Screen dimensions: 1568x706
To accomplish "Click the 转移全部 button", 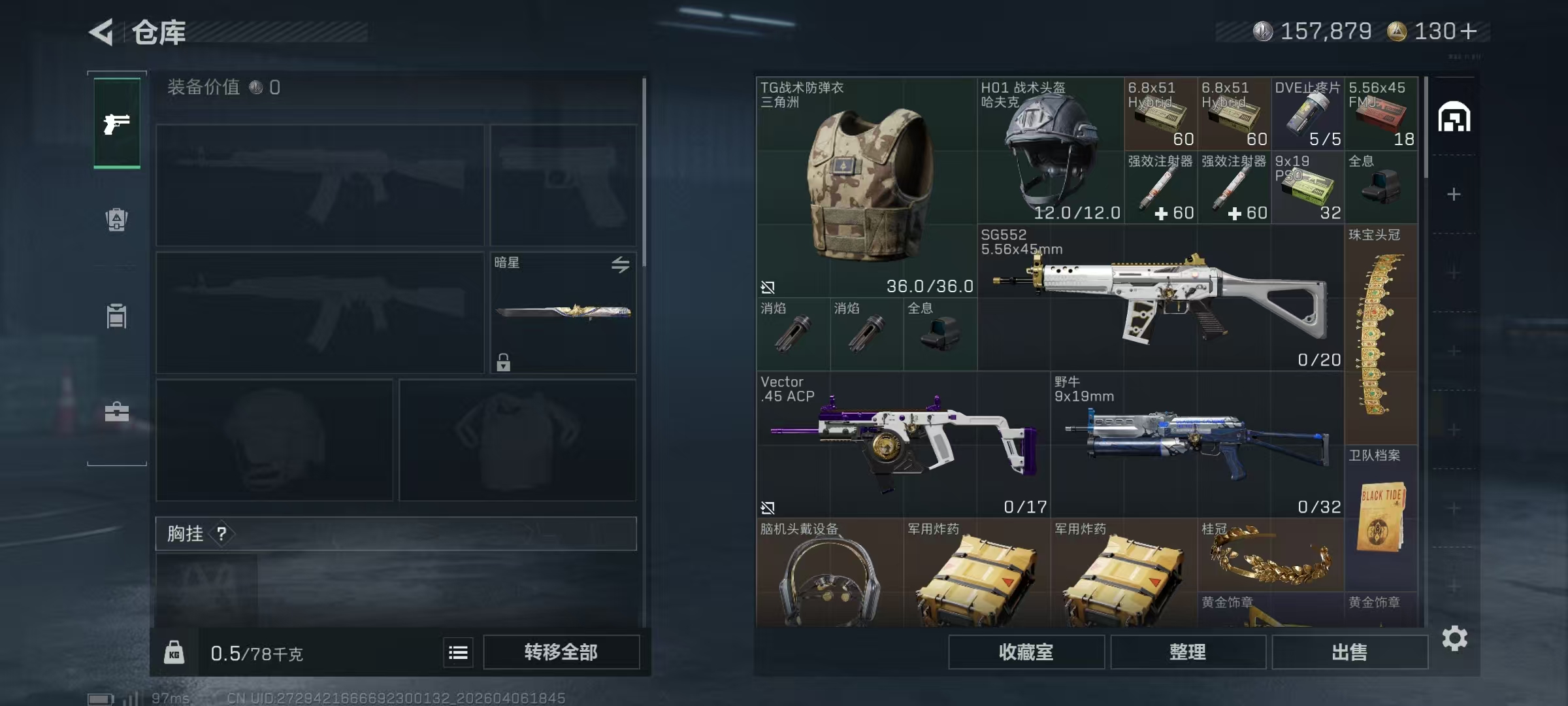I will (x=561, y=652).
